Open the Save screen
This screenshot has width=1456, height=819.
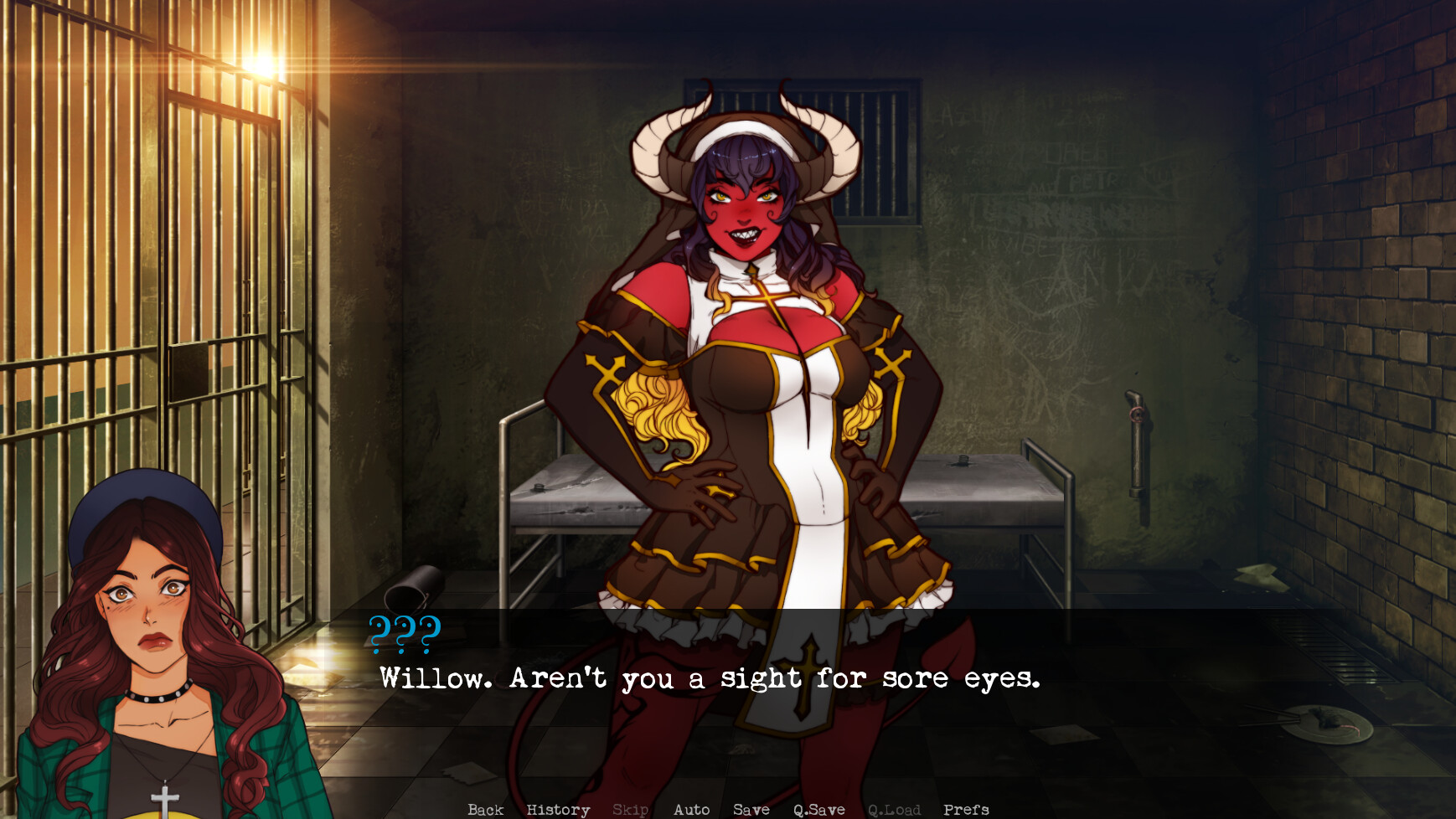pos(751,809)
